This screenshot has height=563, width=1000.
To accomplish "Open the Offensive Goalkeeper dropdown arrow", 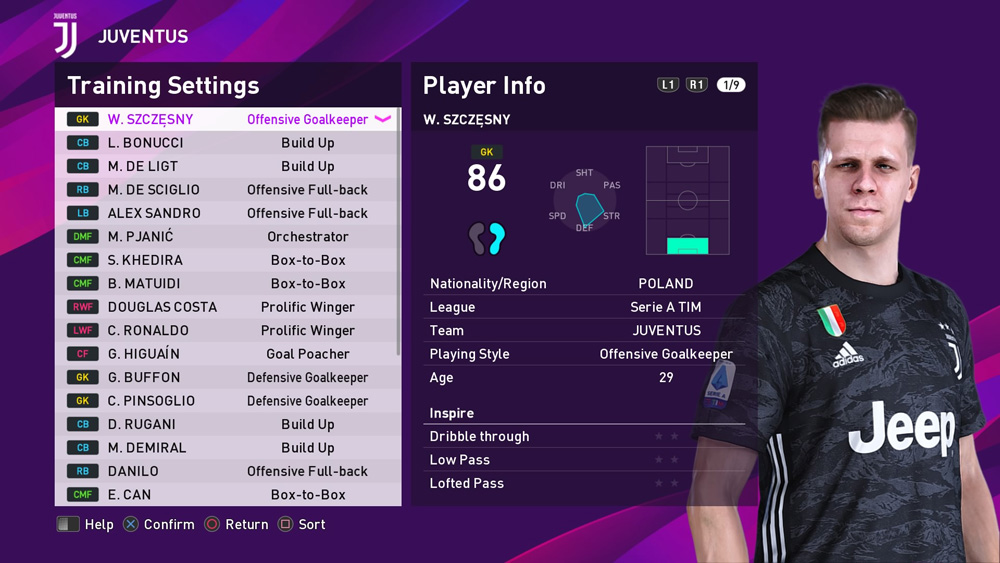I will click(383, 119).
